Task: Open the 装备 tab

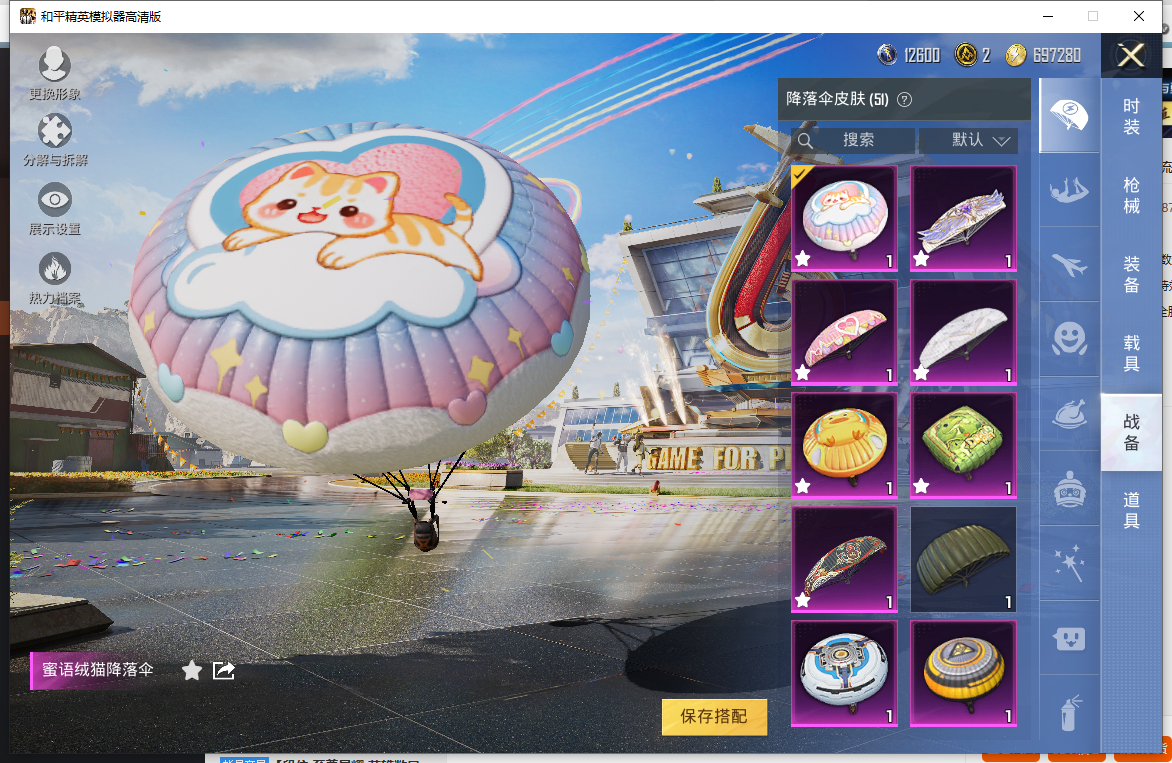Action: (x=1131, y=274)
